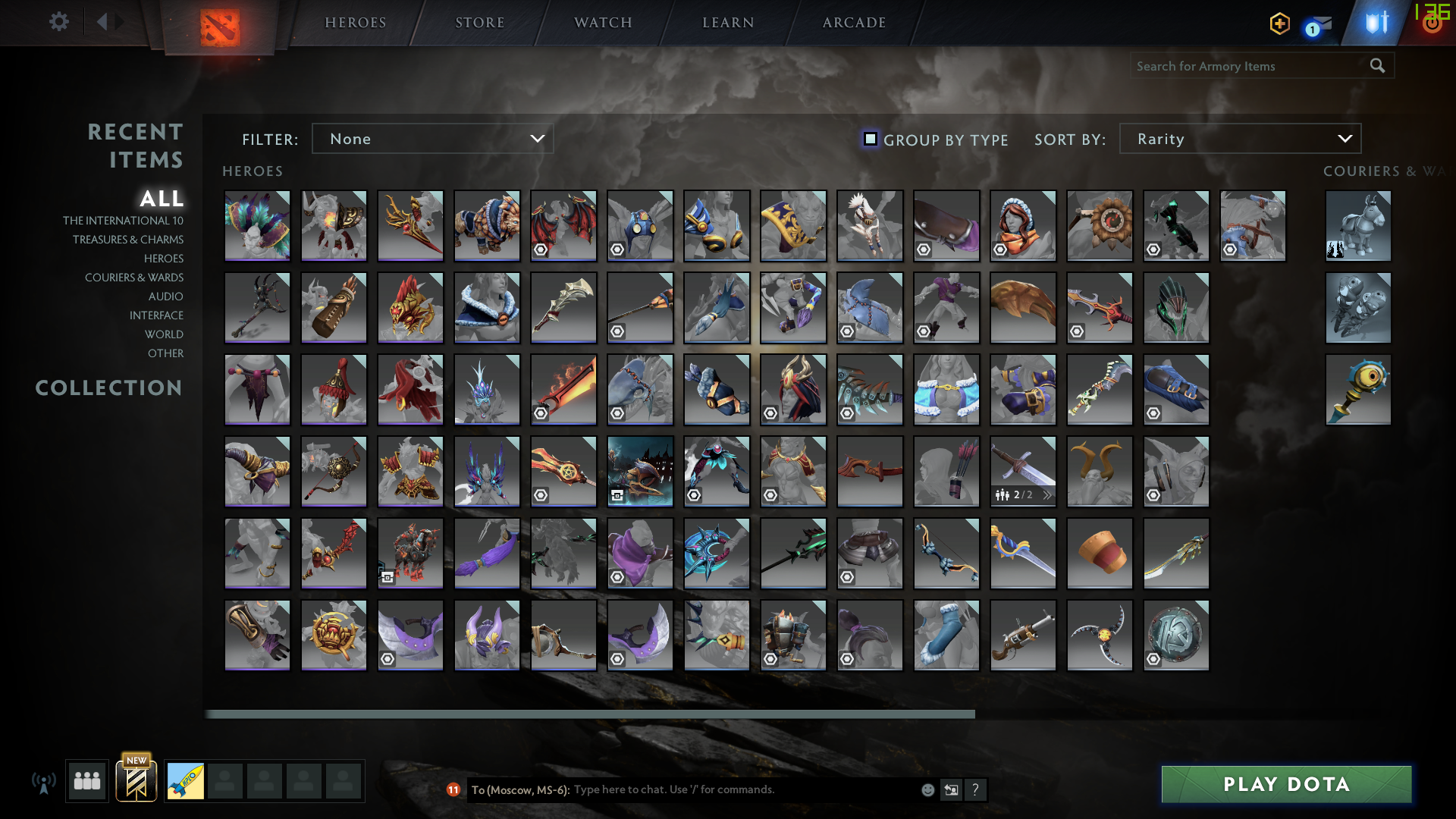Click the PLAY DOTA button
Screen dimensions: 1456x819
1285,784
